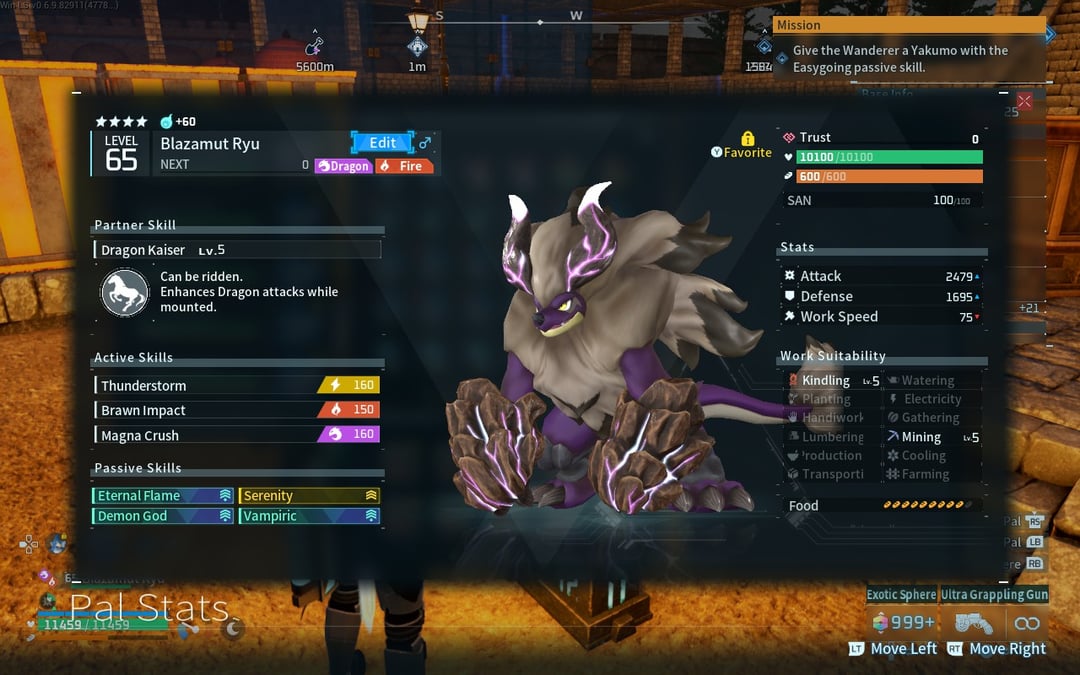The width and height of the screenshot is (1080, 675).
Task: Inspect the Vampiric passive skill
Action: (309, 516)
